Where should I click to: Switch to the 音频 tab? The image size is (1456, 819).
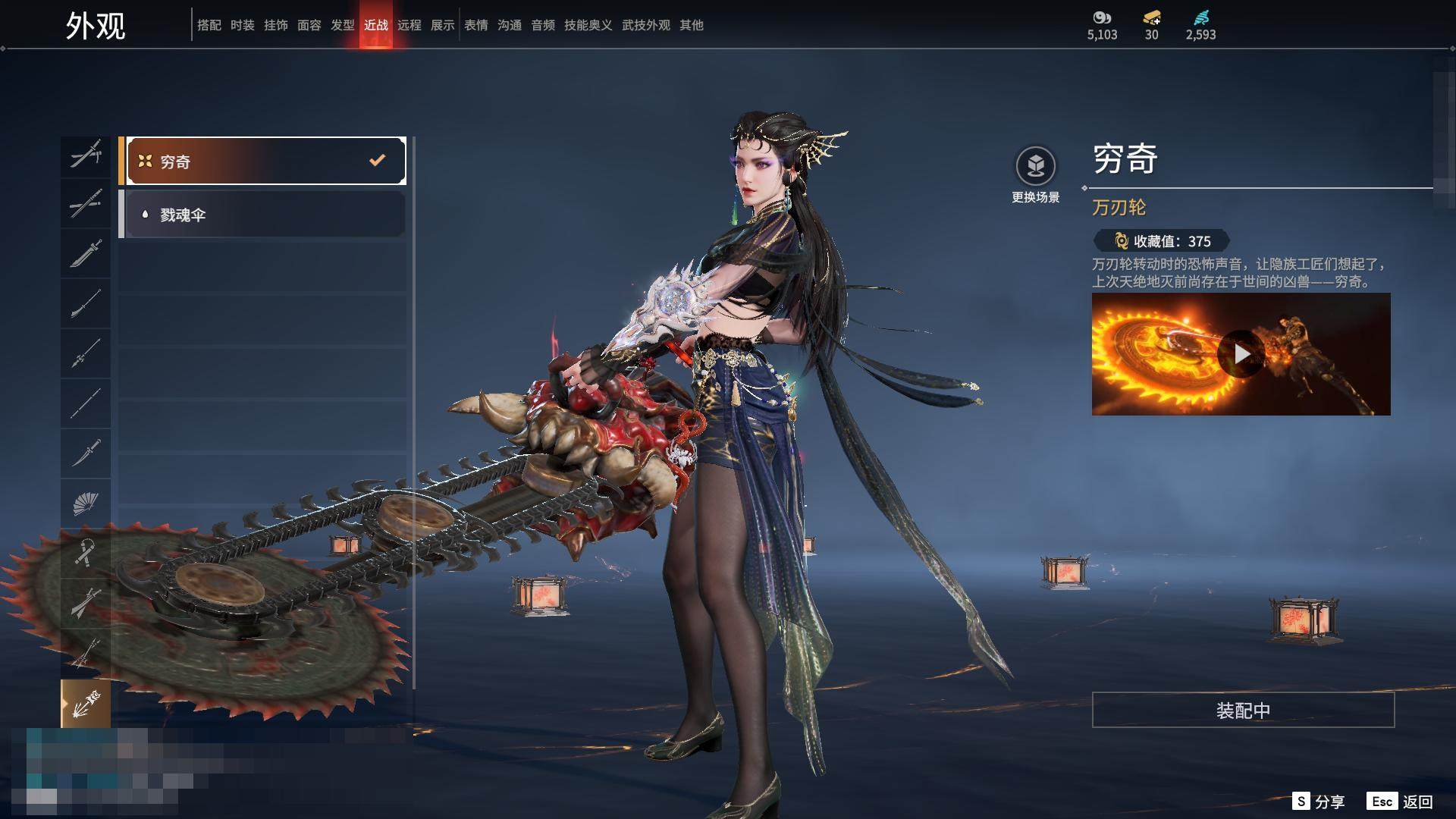[x=542, y=25]
